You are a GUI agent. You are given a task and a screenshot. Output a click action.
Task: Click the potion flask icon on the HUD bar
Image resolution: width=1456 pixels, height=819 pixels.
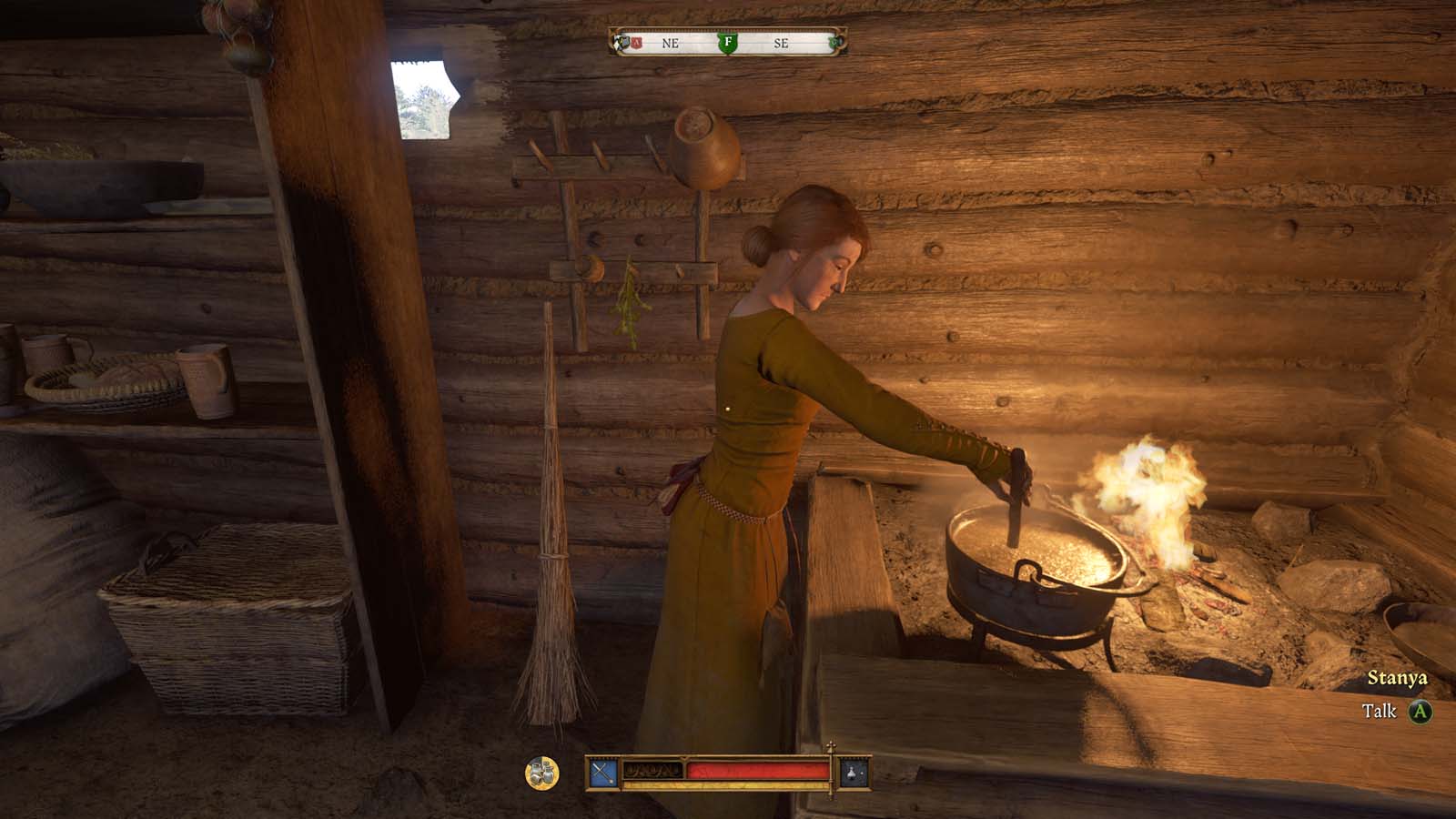tap(852, 772)
